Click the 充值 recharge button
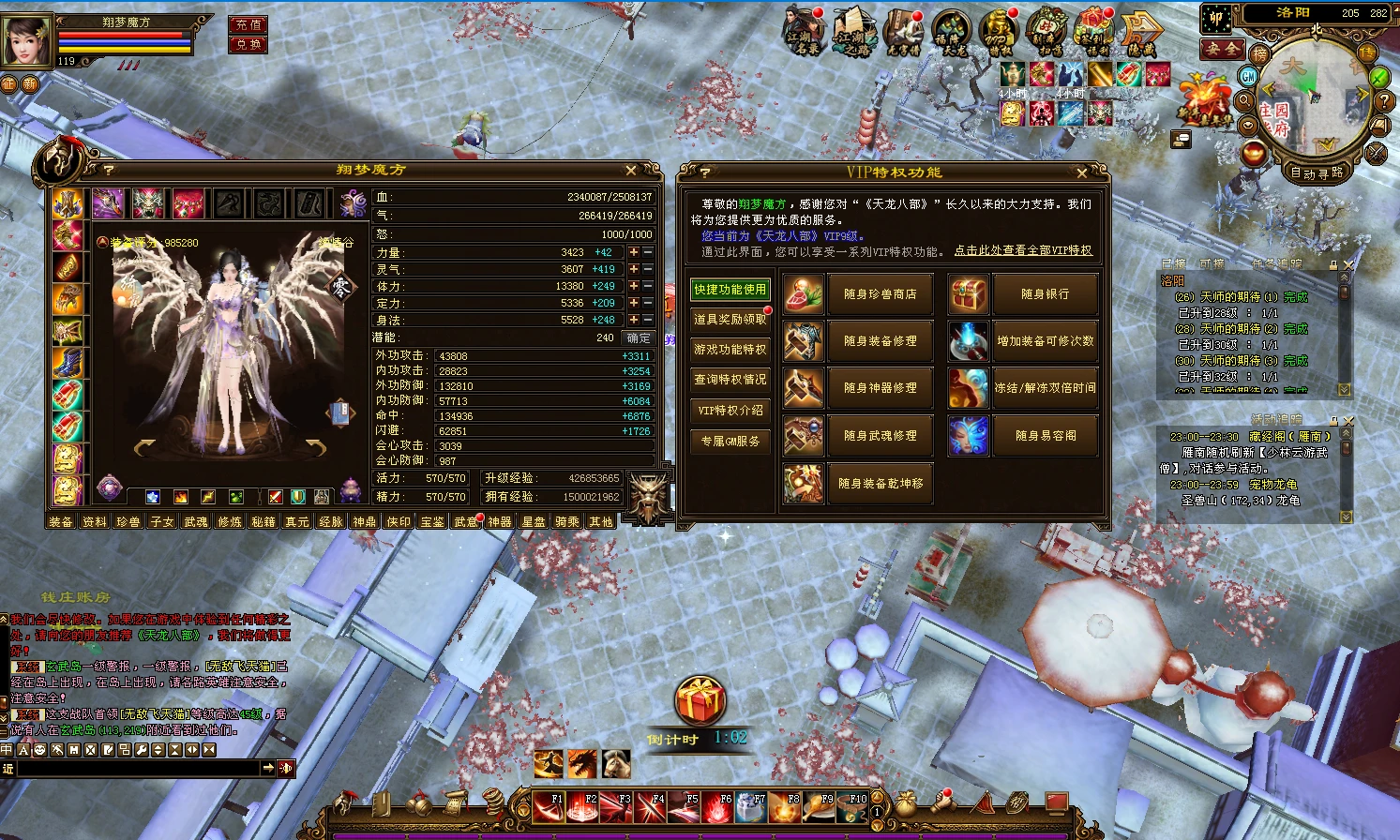The height and width of the screenshot is (840, 1400). [248, 24]
